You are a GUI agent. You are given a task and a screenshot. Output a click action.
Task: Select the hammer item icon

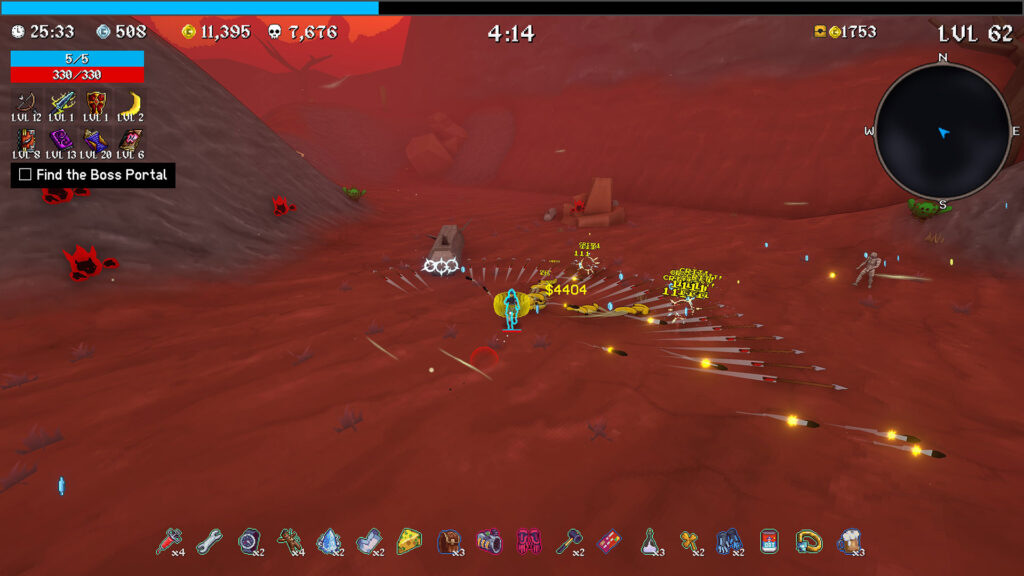pos(568,541)
